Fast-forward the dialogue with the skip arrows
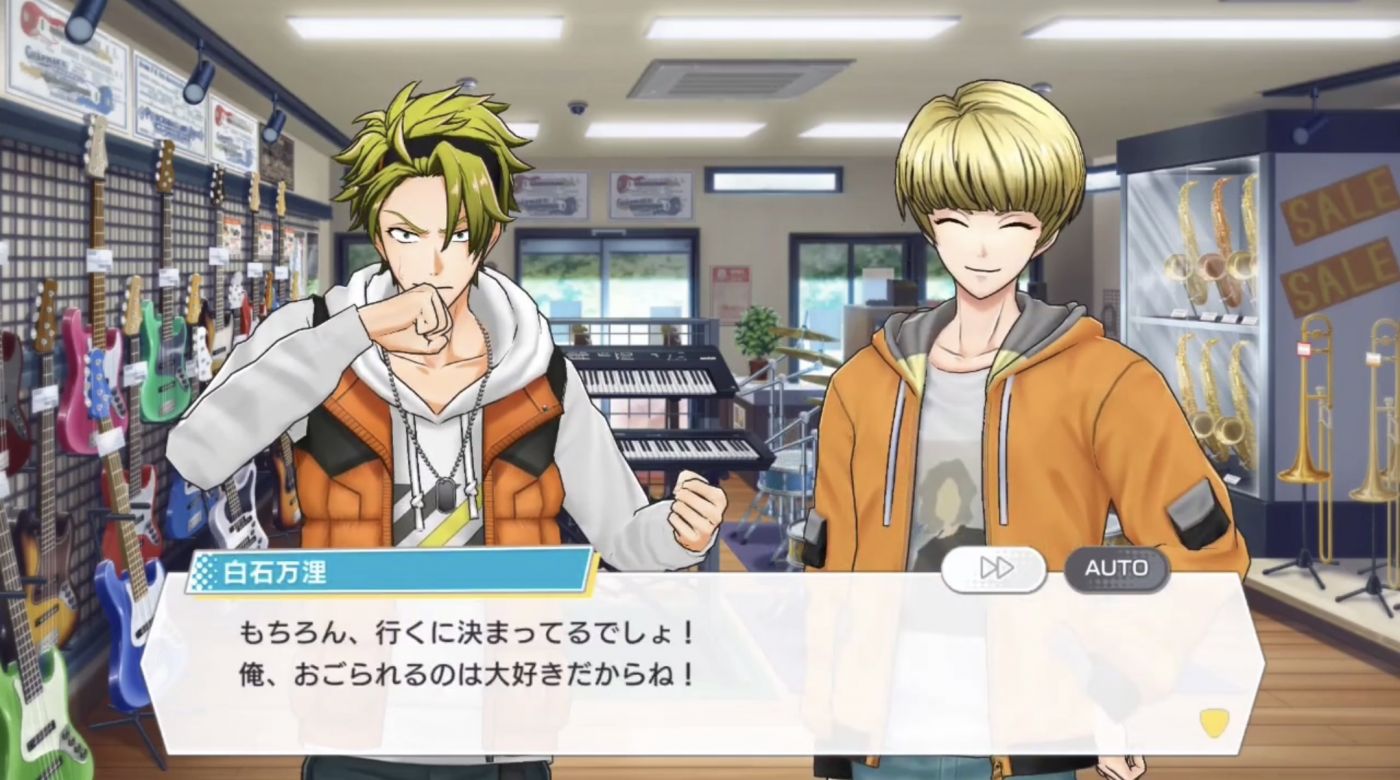 [994, 569]
